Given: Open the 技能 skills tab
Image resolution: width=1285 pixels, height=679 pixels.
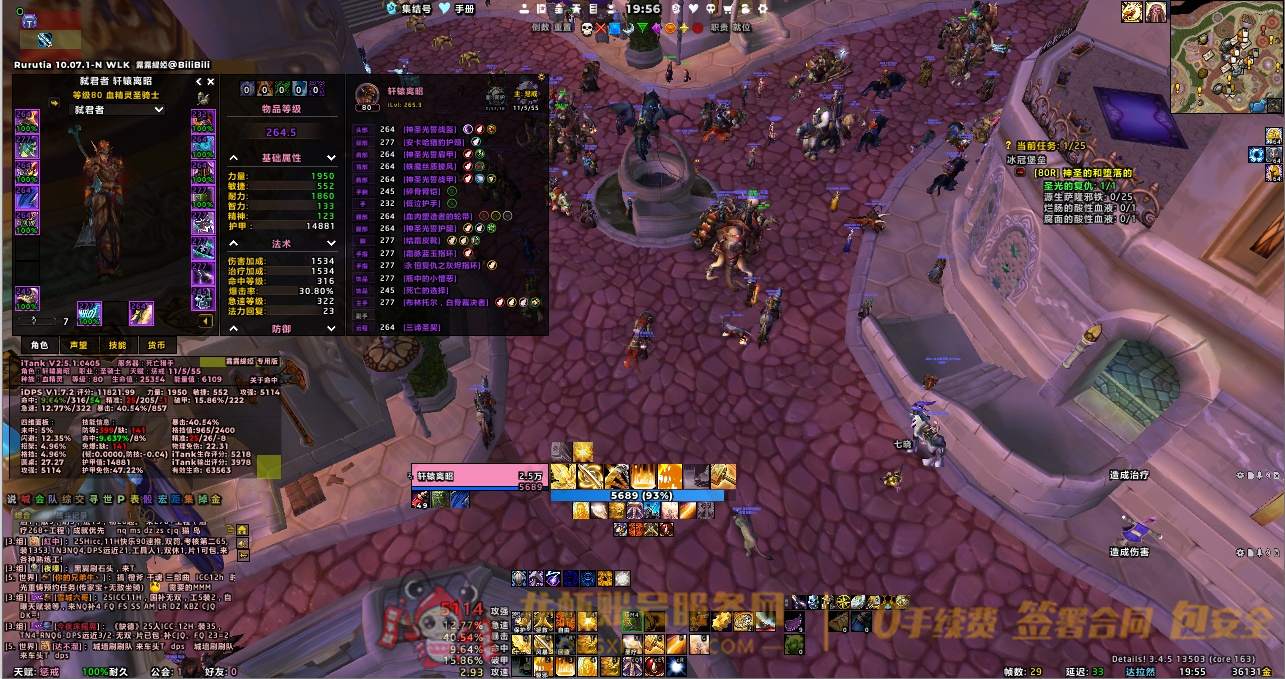Looking at the screenshot, I should coord(117,345).
